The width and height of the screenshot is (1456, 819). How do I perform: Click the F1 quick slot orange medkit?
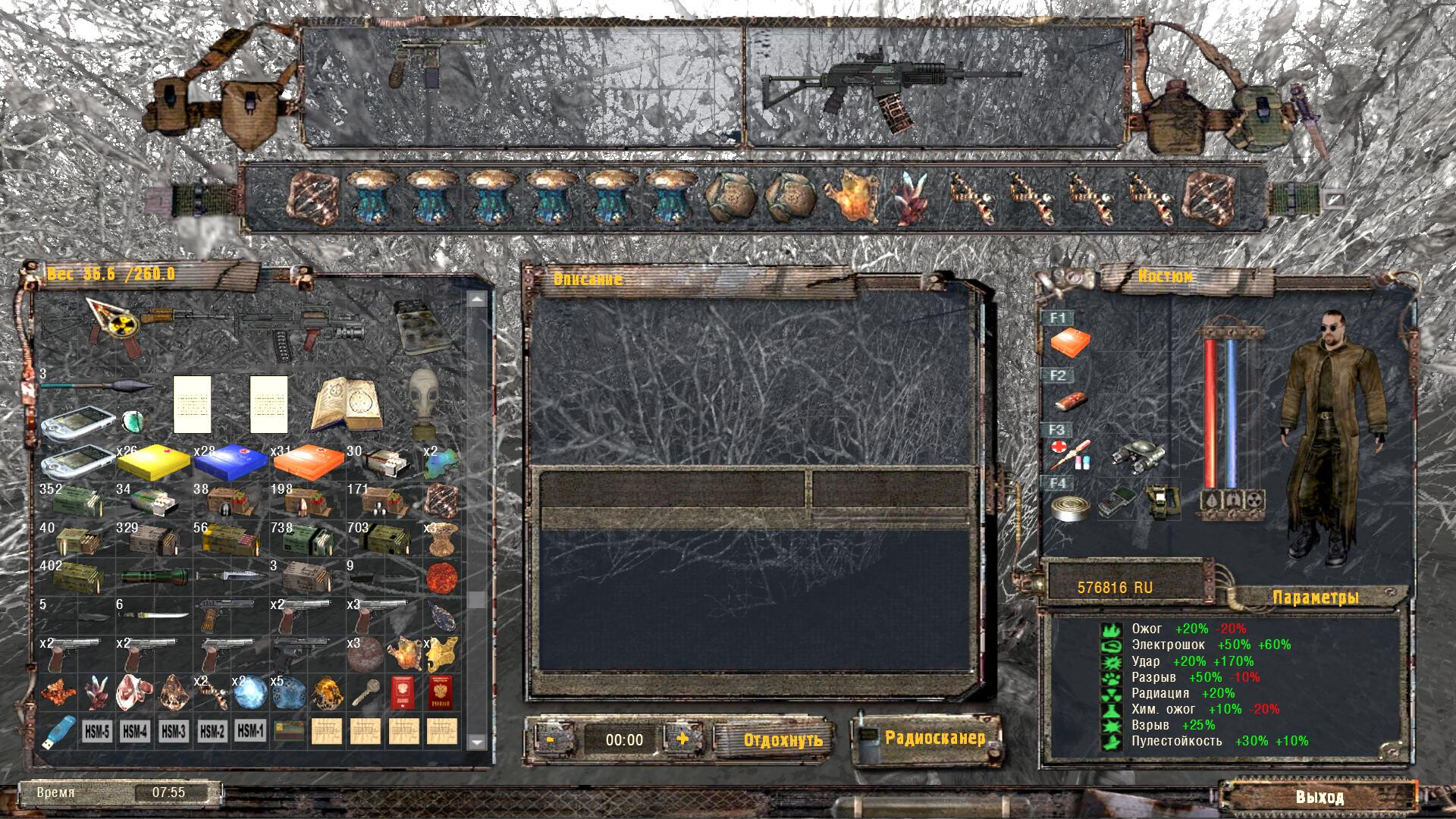(x=1070, y=344)
